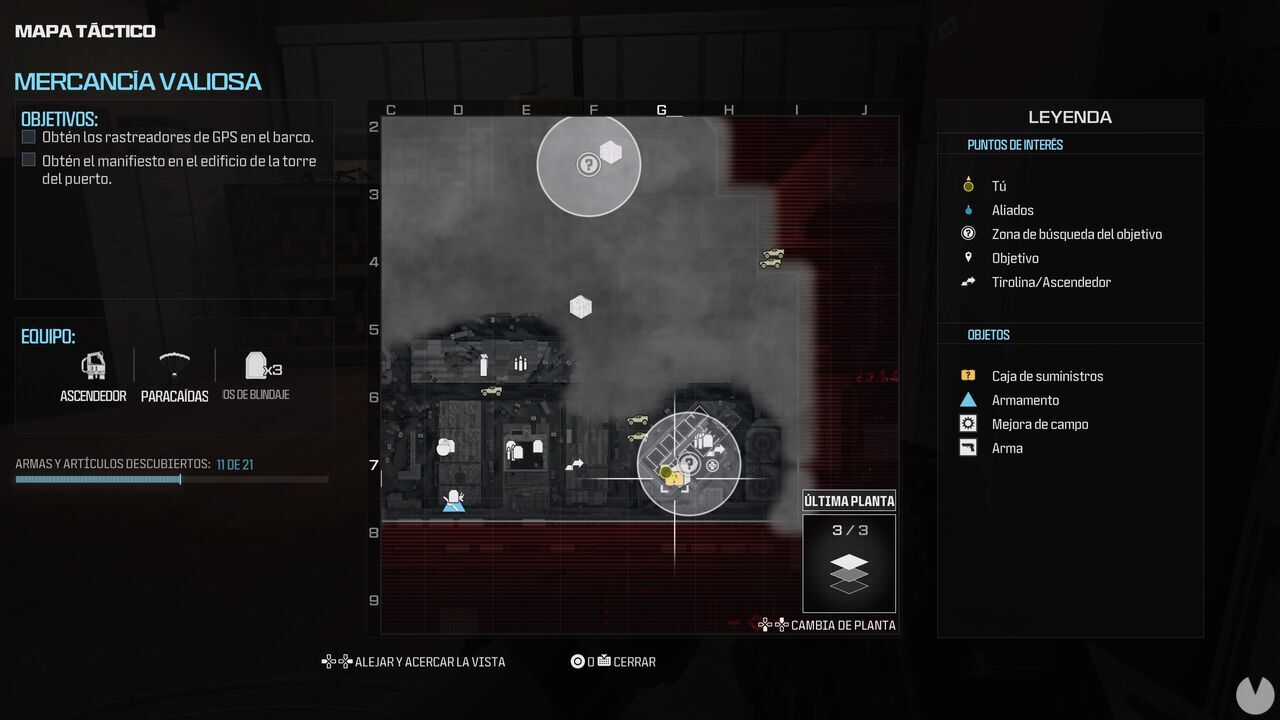Check the GPS trackers objective checkbox
This screenshot has height=720, width=1280.
point(30,136)
